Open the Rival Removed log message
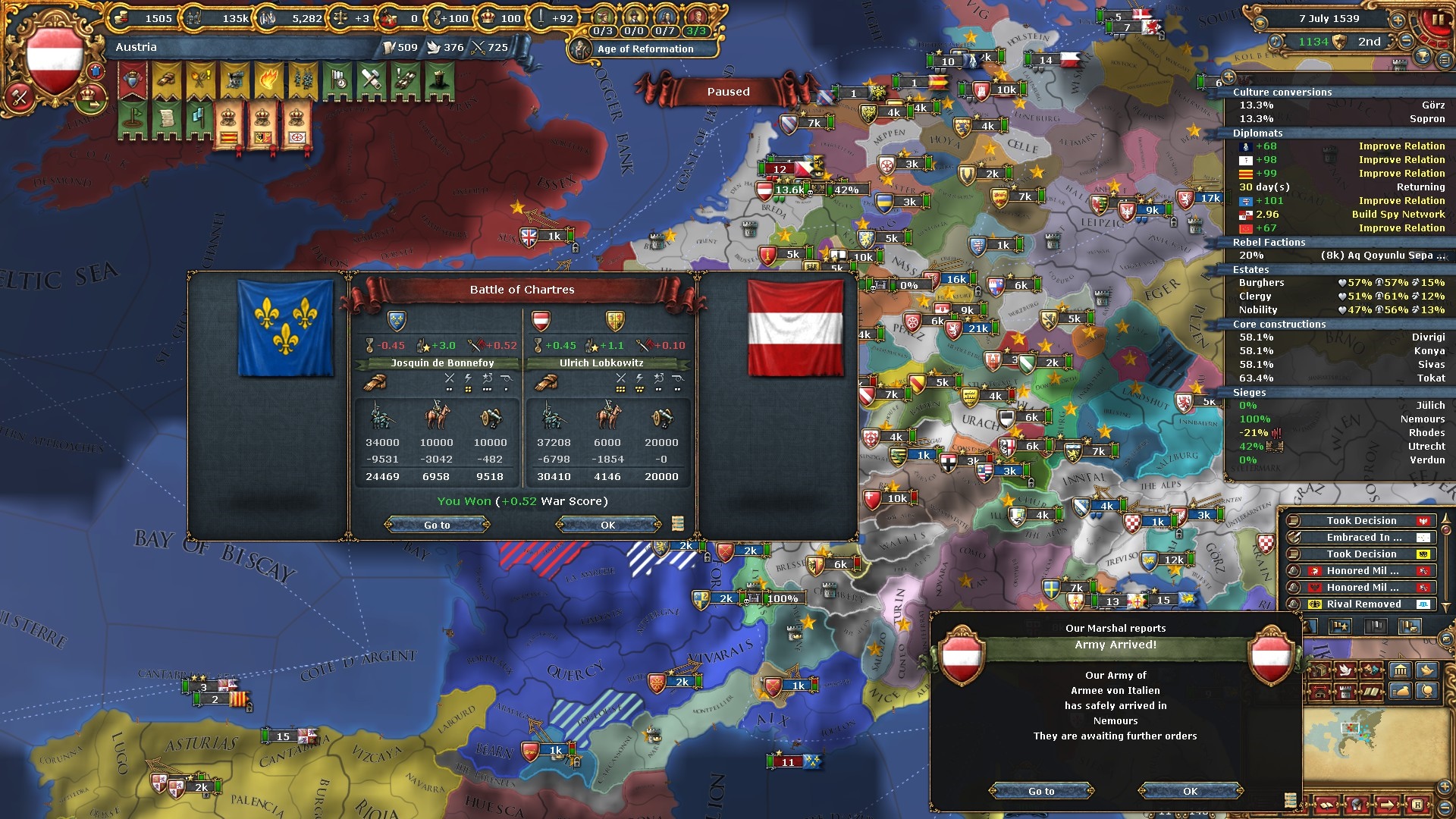 point(1363,604)
